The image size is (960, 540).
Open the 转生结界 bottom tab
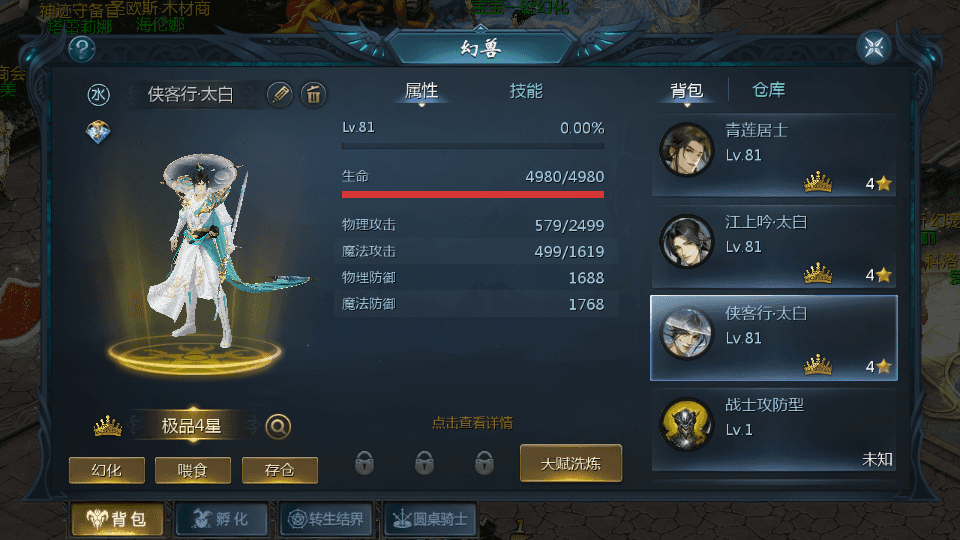tap(326, 519)
